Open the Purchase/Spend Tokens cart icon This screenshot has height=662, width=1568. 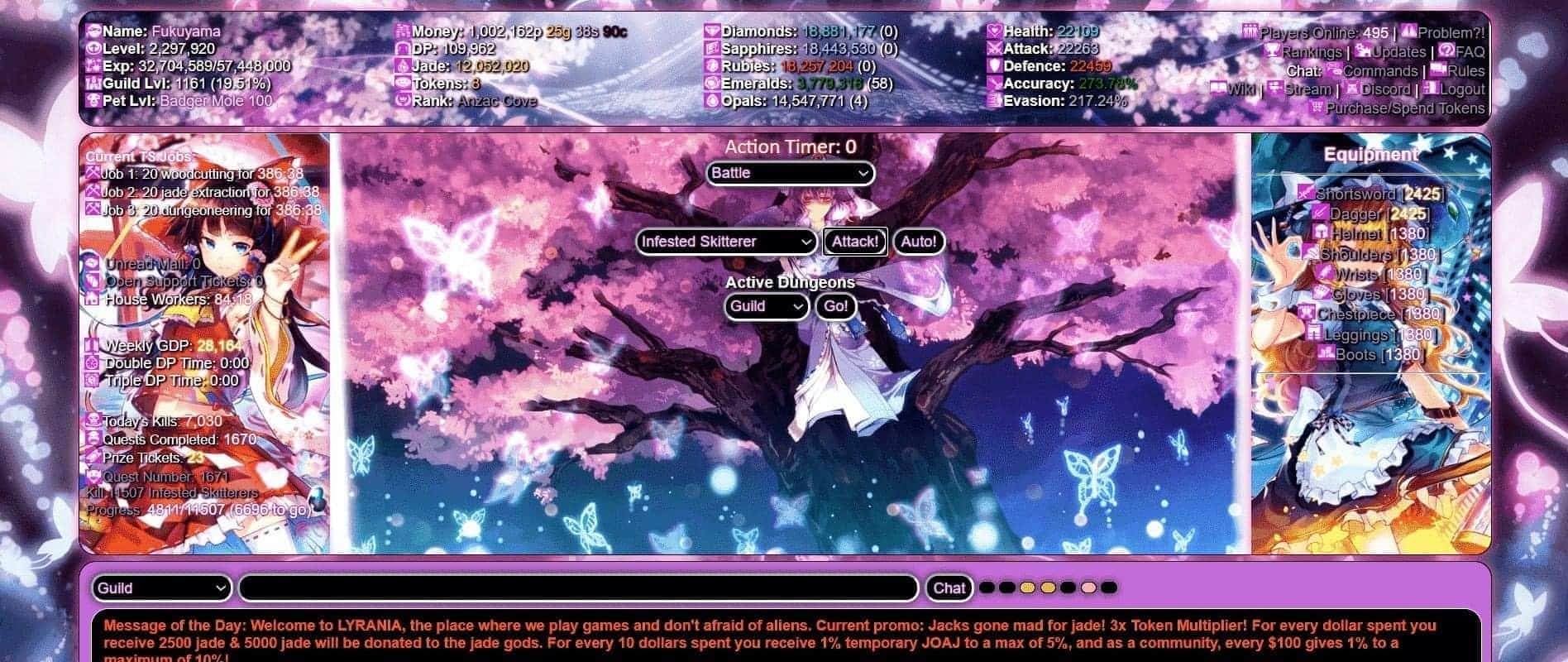(x=1317, y=108)
